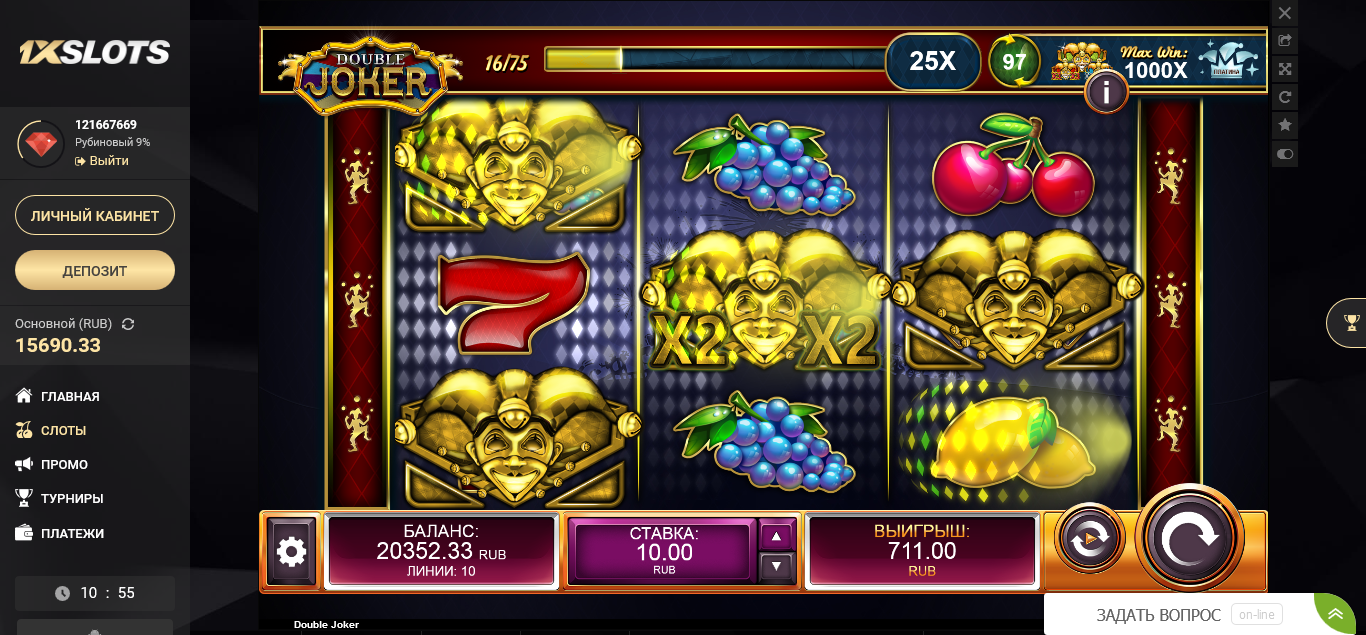This screenshot has width=1366, height=635.
Task: Open the Турниры section
Action: pyautogui.click(x=72, y=499)
